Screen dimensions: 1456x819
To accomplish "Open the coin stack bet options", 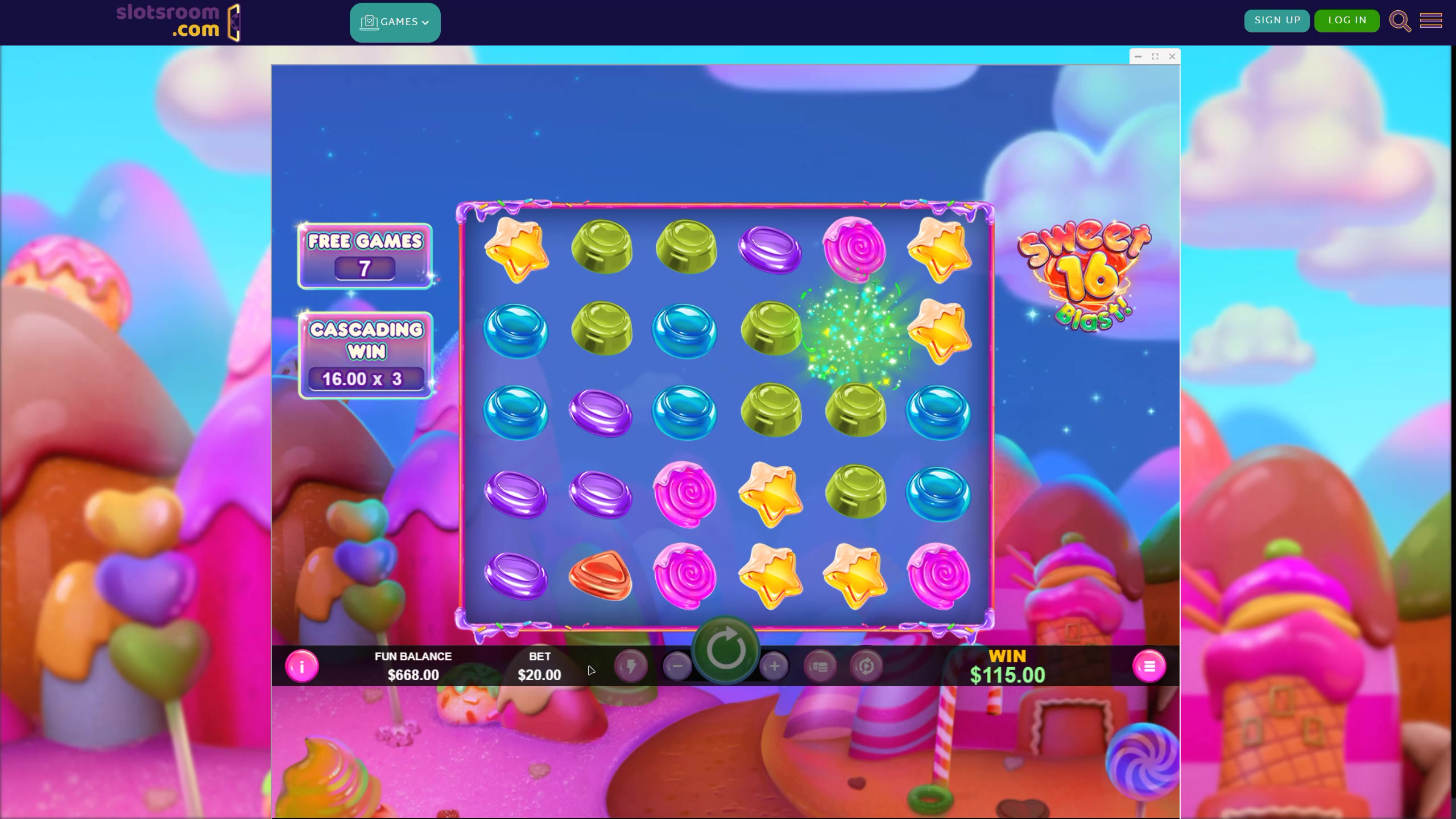I will coord(820,666).
